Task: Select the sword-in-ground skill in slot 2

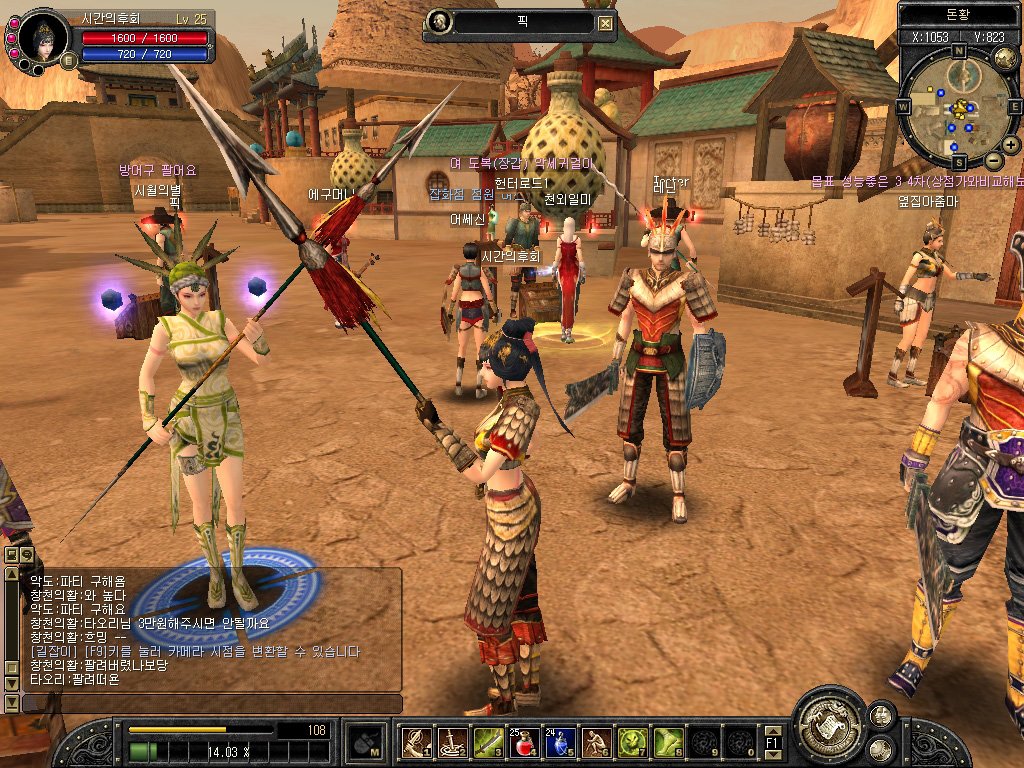Action: [452, 741]
